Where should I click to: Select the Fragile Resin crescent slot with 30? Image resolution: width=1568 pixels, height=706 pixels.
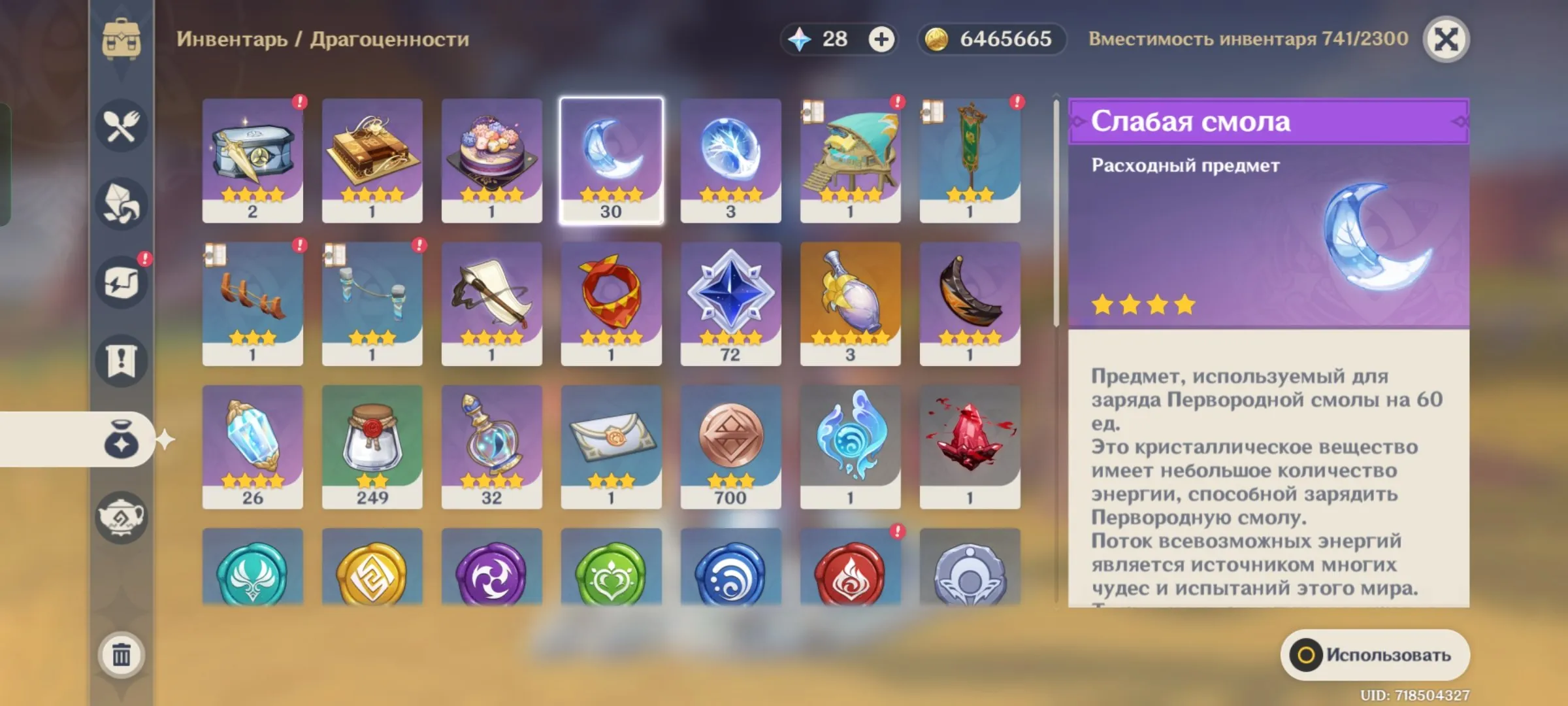coord(611,160)
